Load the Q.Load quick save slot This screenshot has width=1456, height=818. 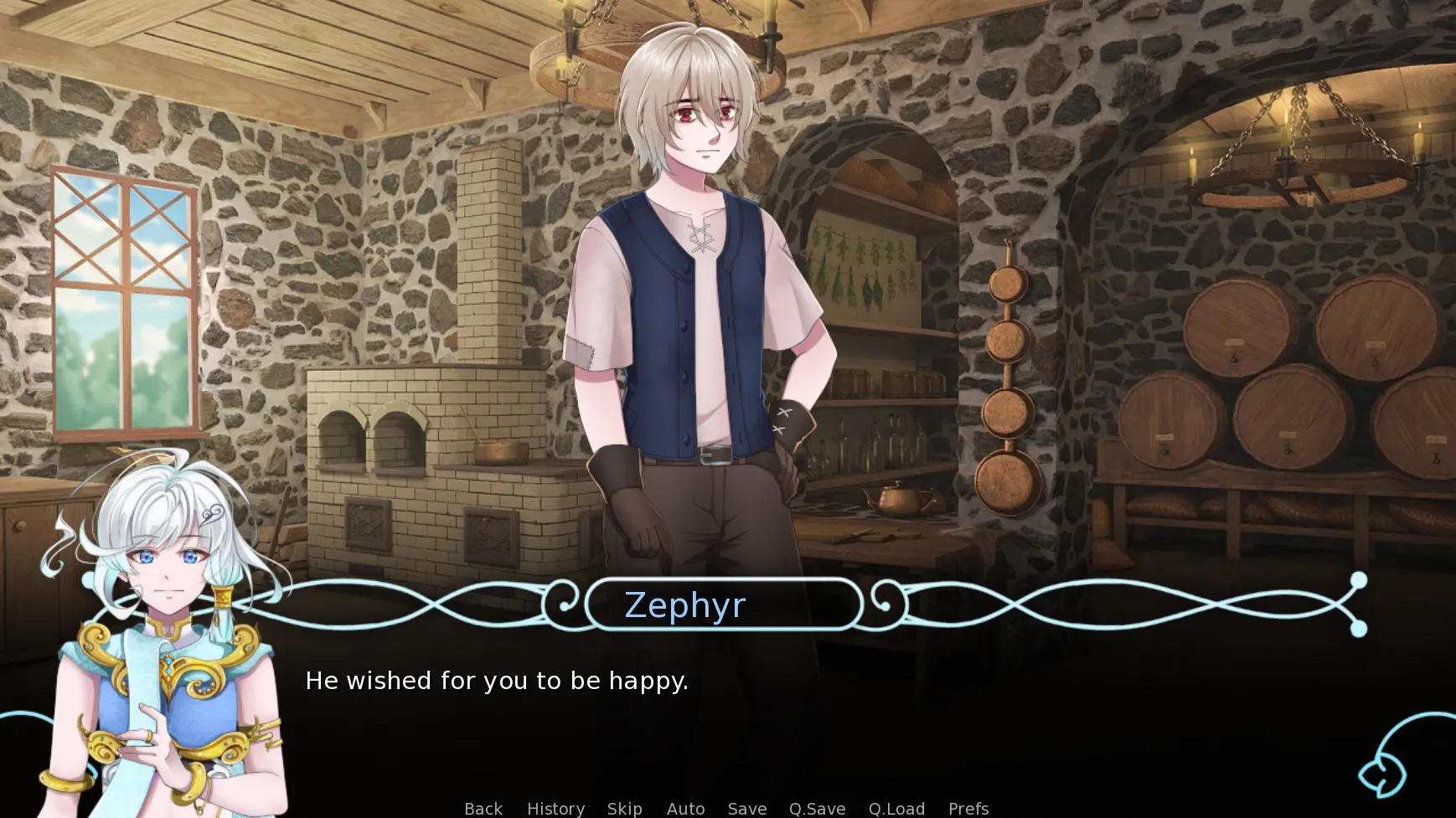pos(896,808)
